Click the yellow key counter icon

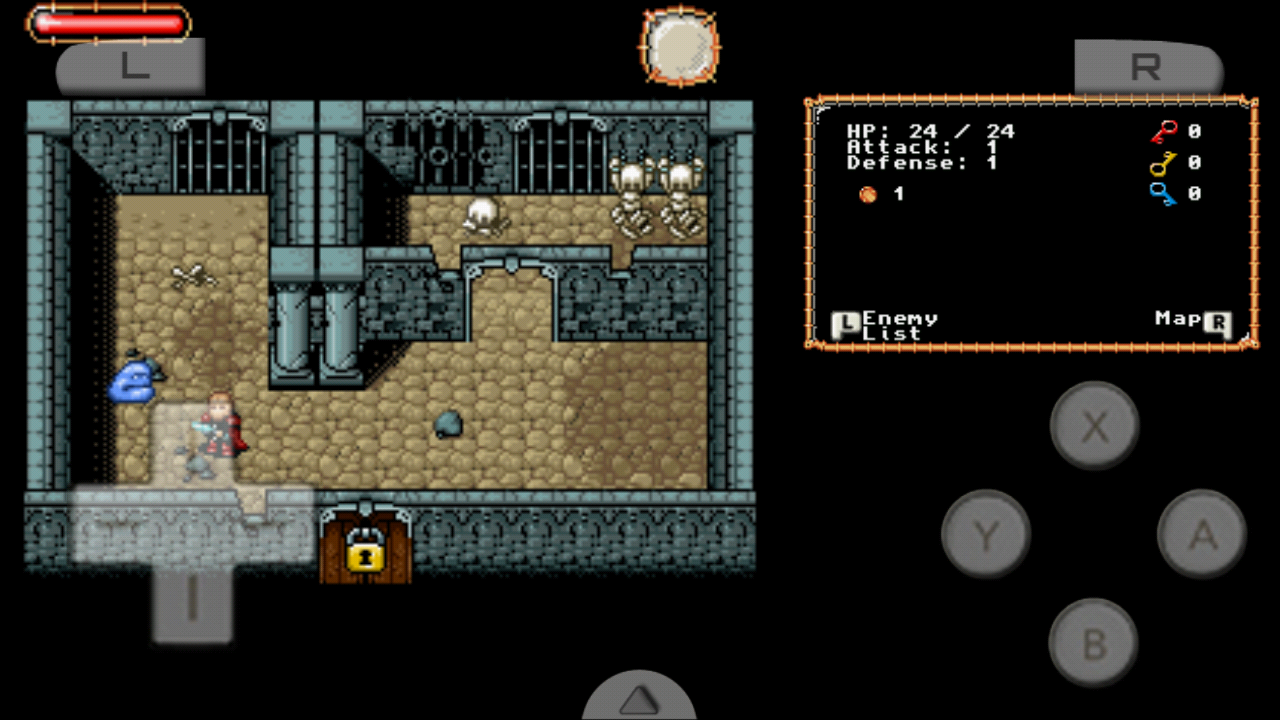click(1163, 163)
